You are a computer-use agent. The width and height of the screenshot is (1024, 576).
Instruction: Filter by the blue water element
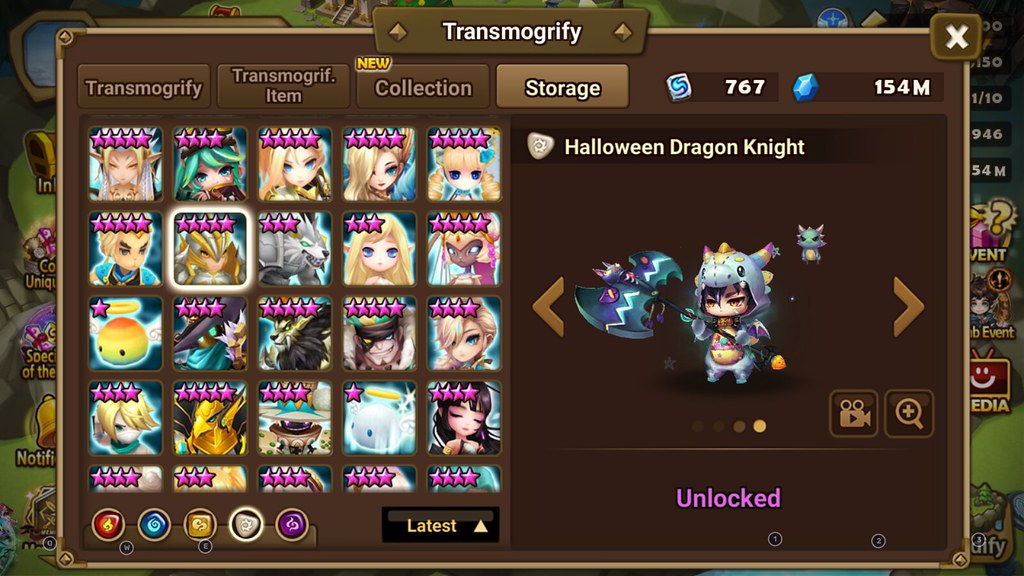click(154, 524)
